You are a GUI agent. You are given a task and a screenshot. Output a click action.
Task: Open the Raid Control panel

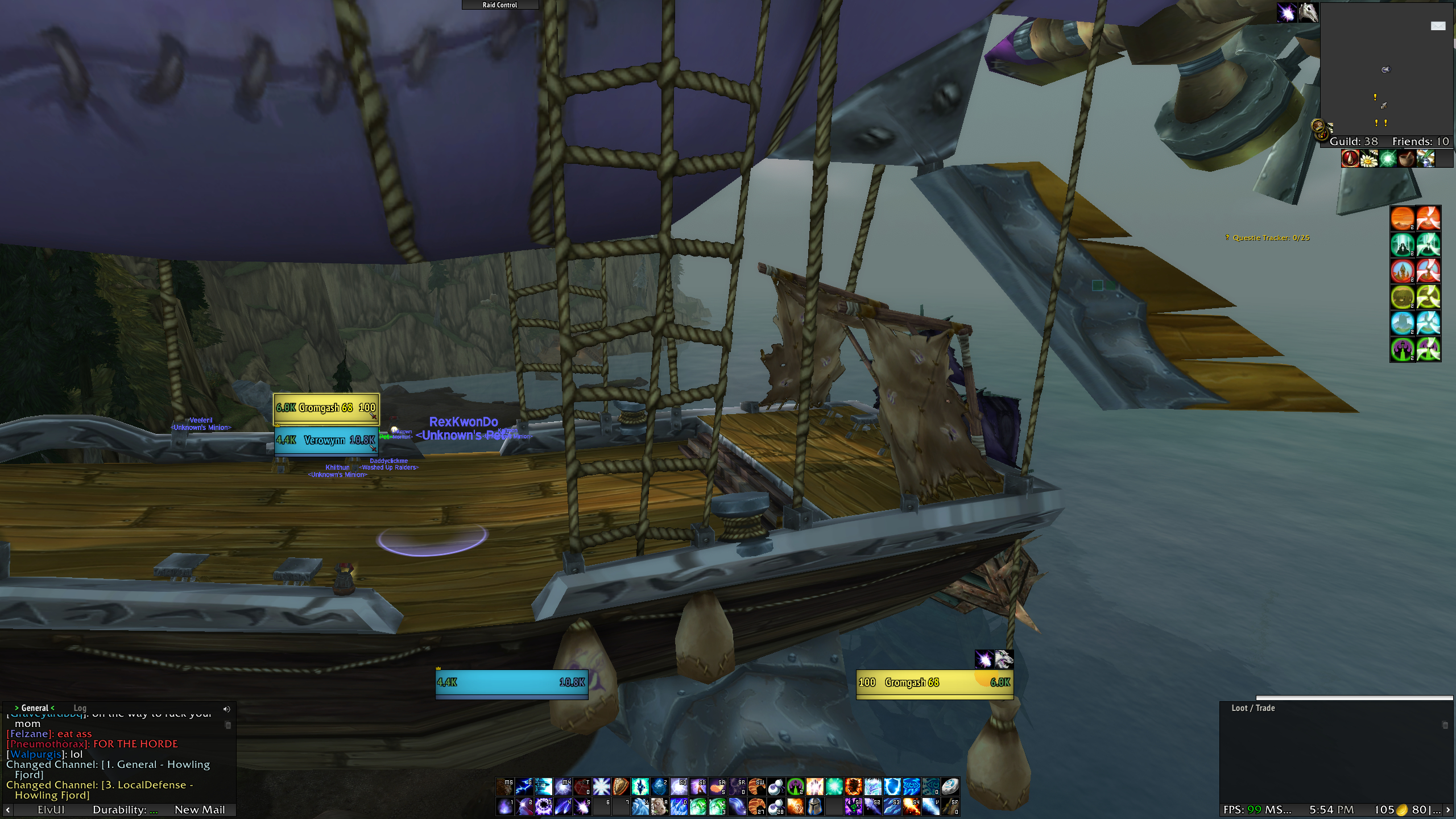(500, 5)
